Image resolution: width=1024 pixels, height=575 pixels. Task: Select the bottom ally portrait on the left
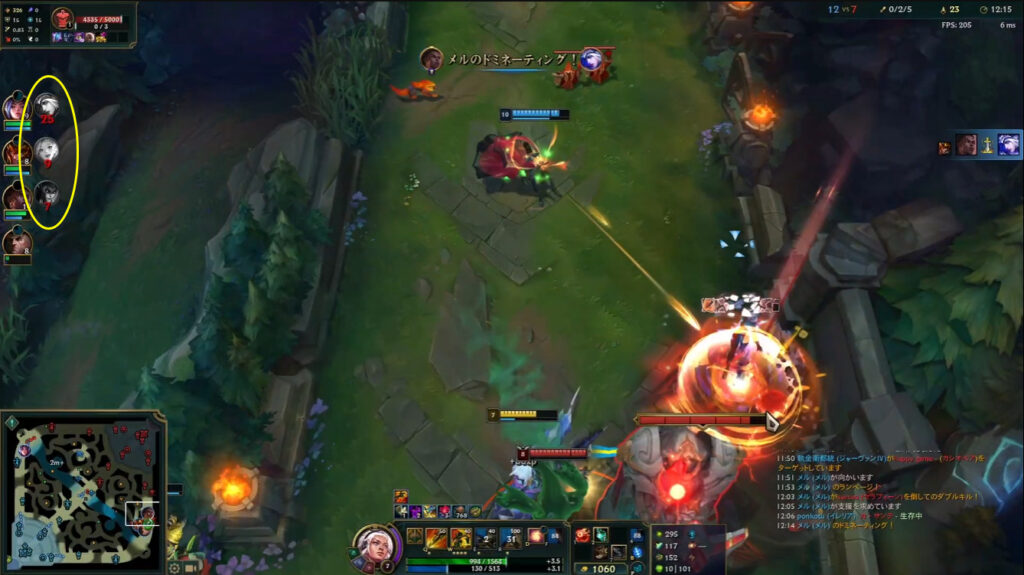click(16, 242)
